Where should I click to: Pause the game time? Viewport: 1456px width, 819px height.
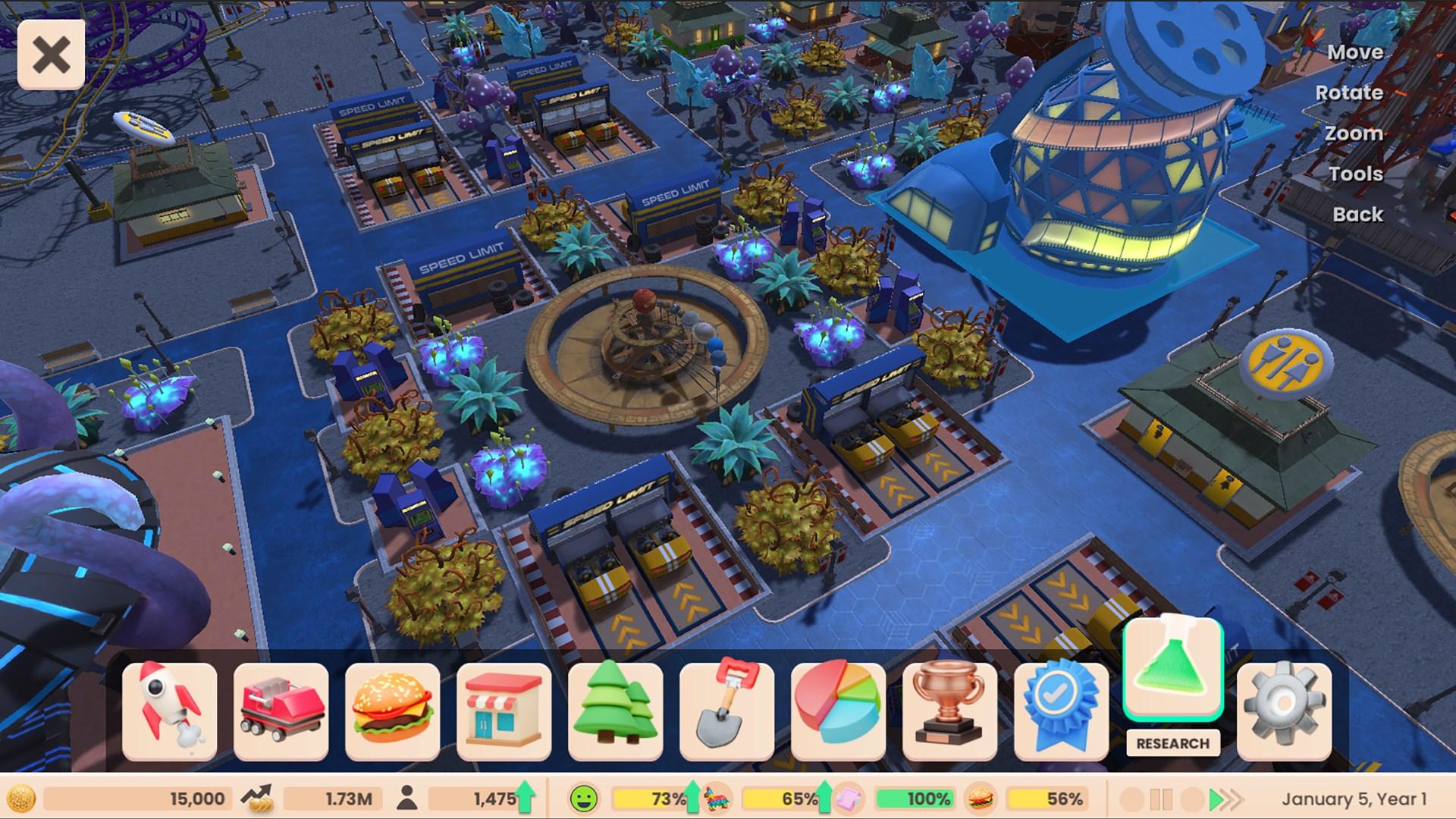pyautogui.click(x=1161, y=799)
